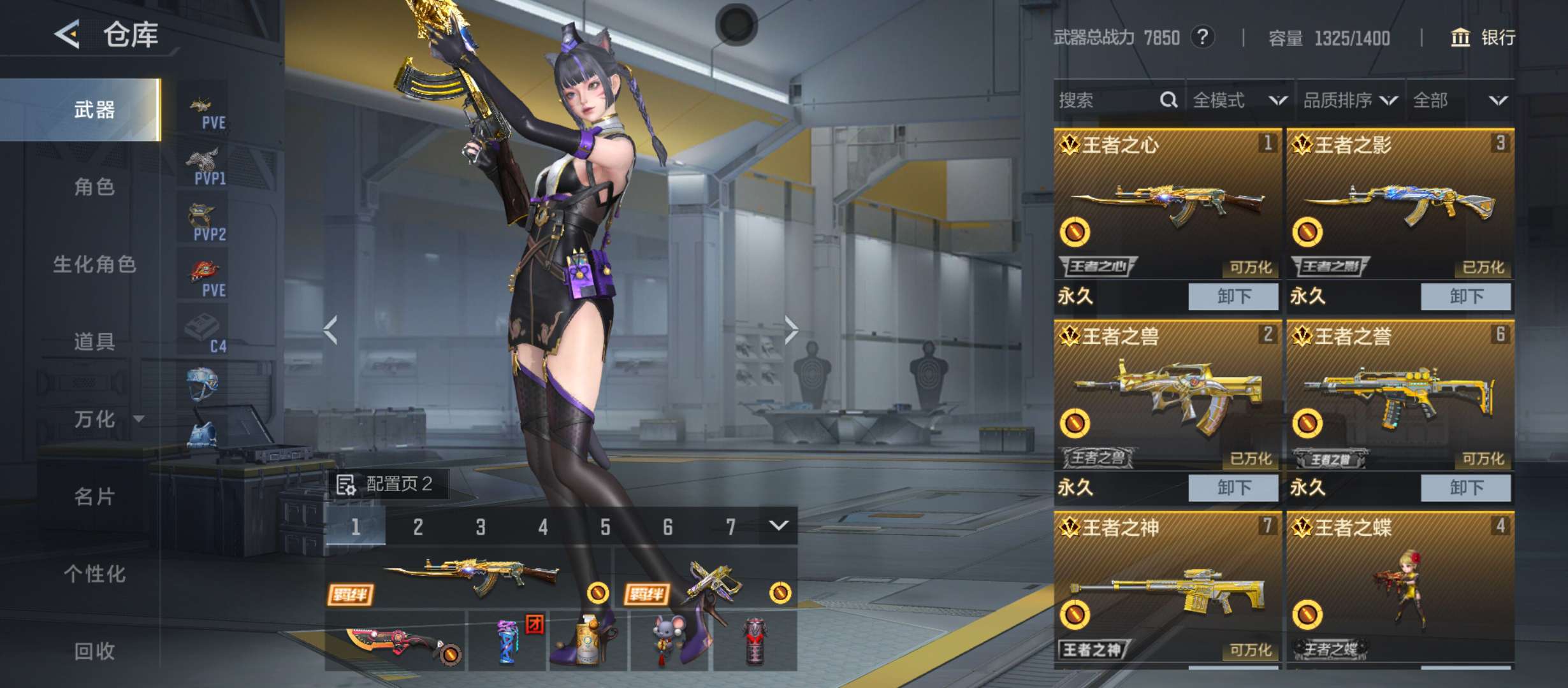This screenshot has height=688, width=1568.
Task: Open the 全模式 mode filter dropdown
Action: [x=1239, y=100]
